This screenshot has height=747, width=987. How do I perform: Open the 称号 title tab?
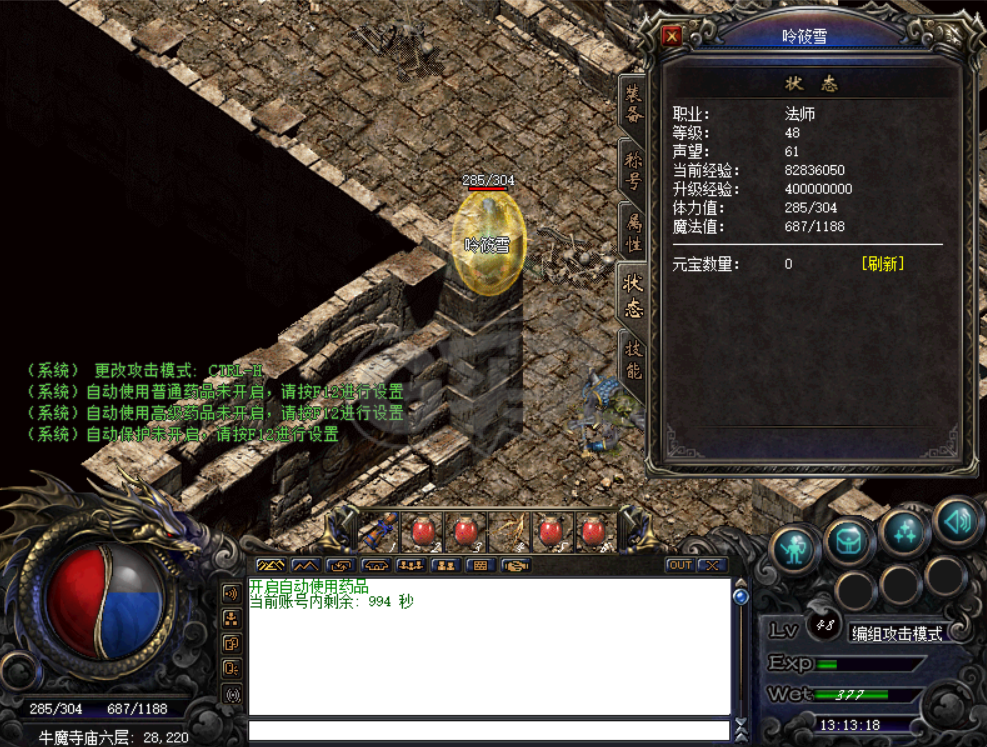(x=633, y=170)
